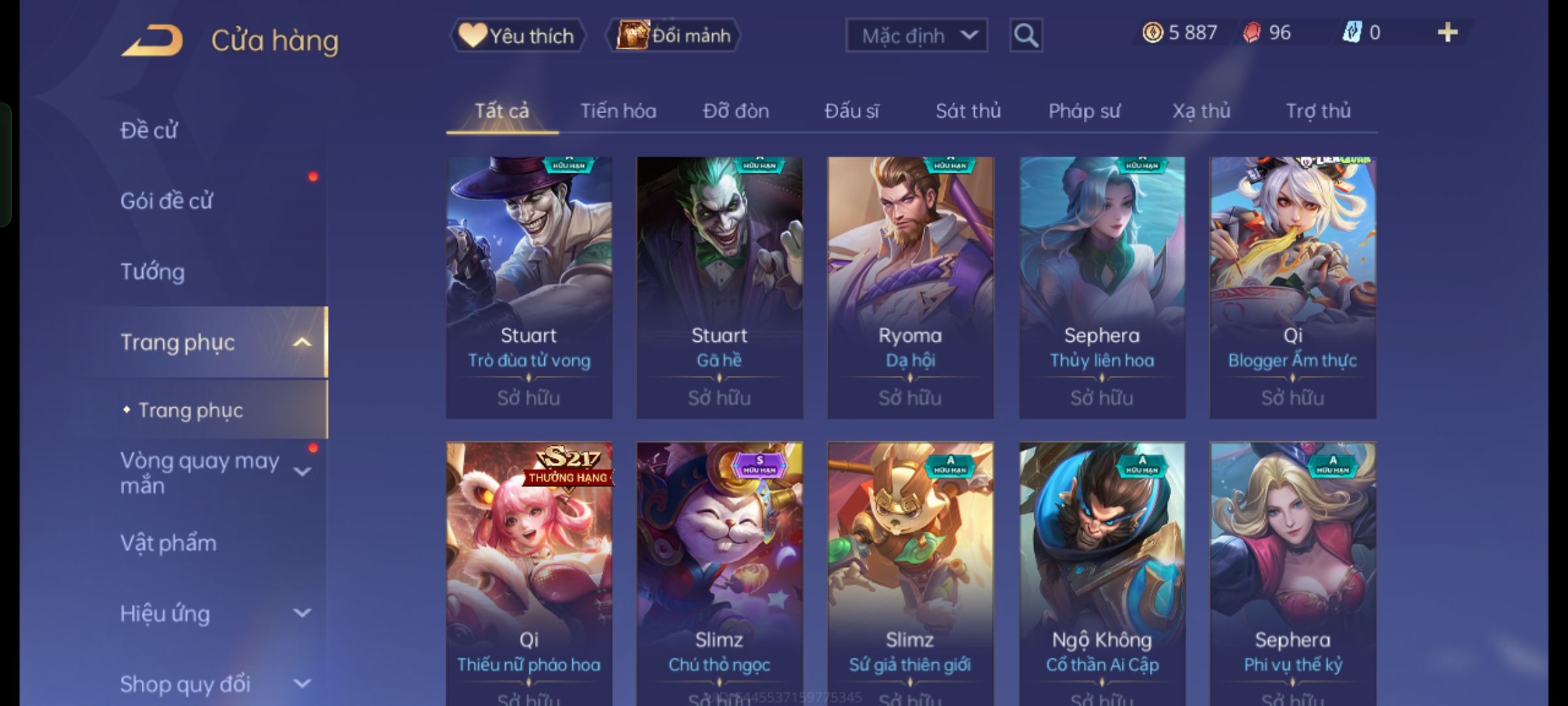1568x706 pixels.
Task: Select Ryoma Dạ hội skin card
Action: [910, 288]
